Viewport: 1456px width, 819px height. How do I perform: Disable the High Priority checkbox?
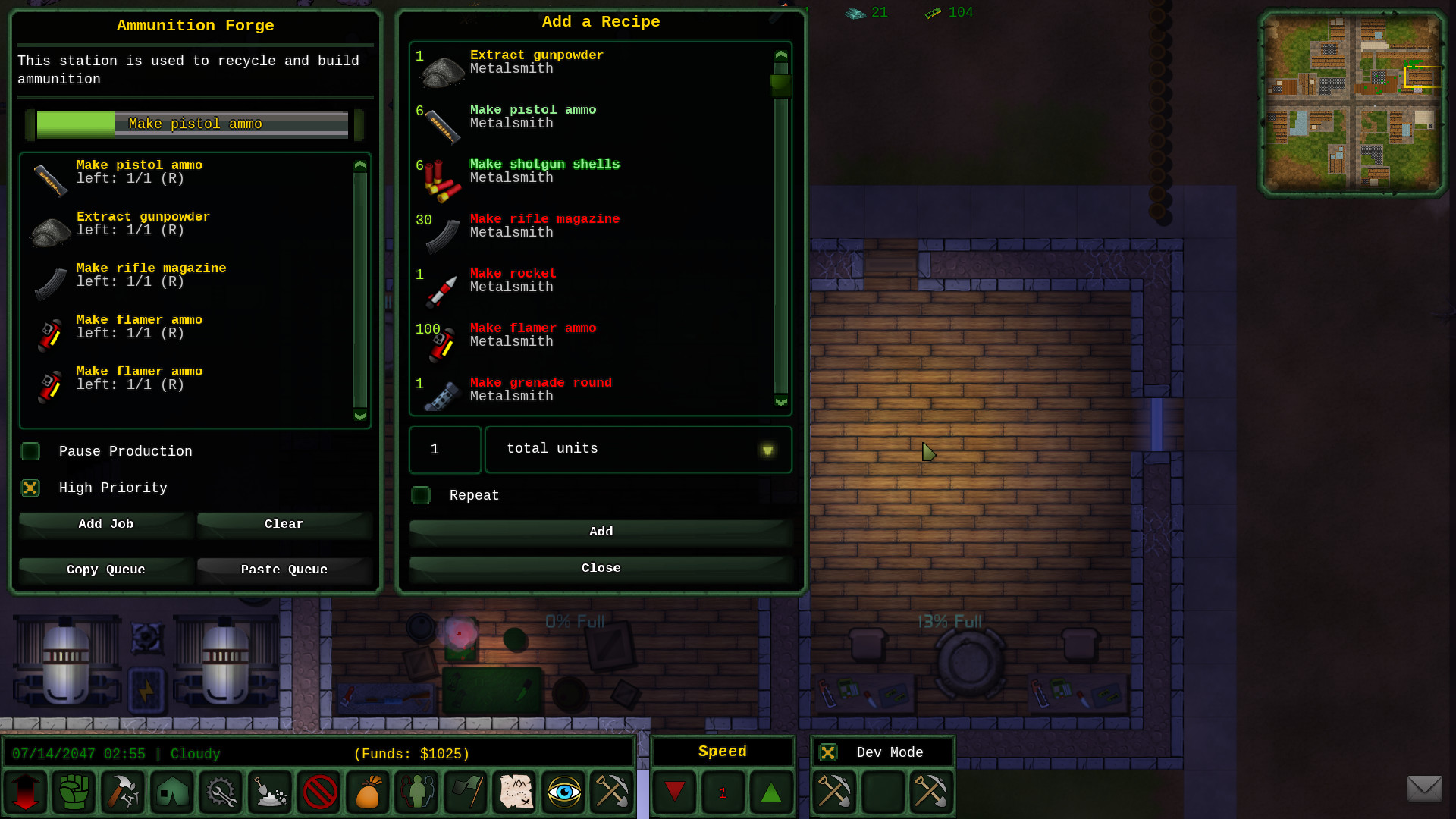(30, 488)
